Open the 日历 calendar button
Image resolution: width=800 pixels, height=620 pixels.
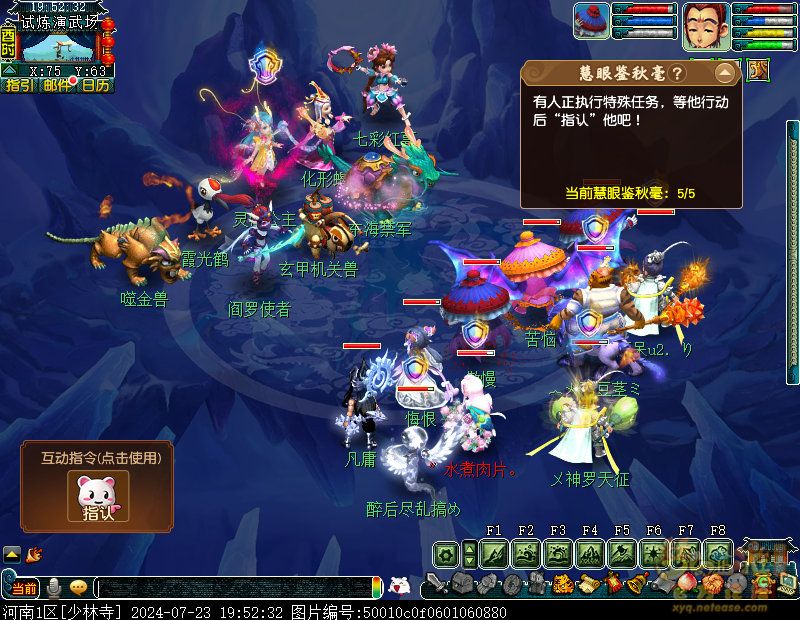pos(96,86)
